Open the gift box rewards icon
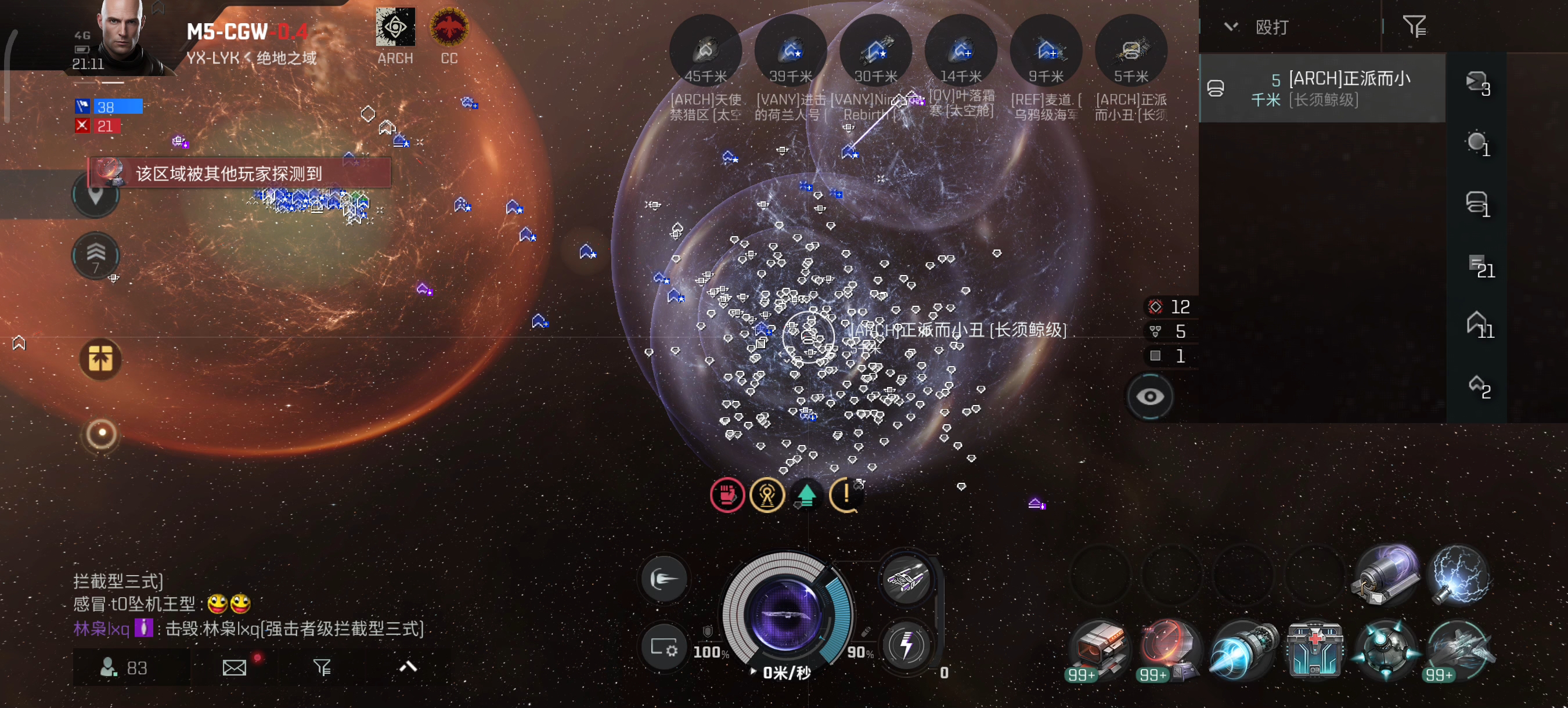Screen dimensions: 1568x708 coord(100,359)
